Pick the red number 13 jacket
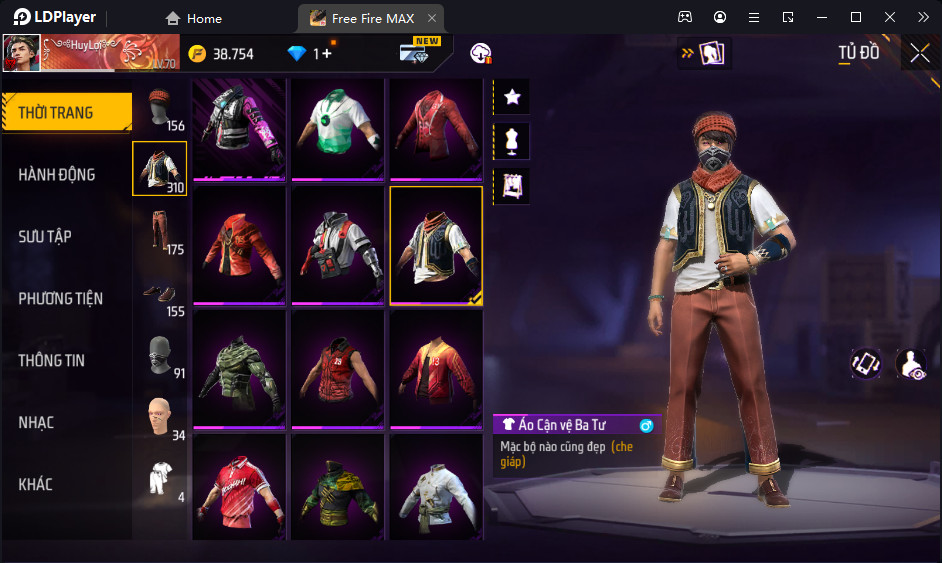Image resolution: width=942 pixels, height=563 pixels. [x=435, y=369]
